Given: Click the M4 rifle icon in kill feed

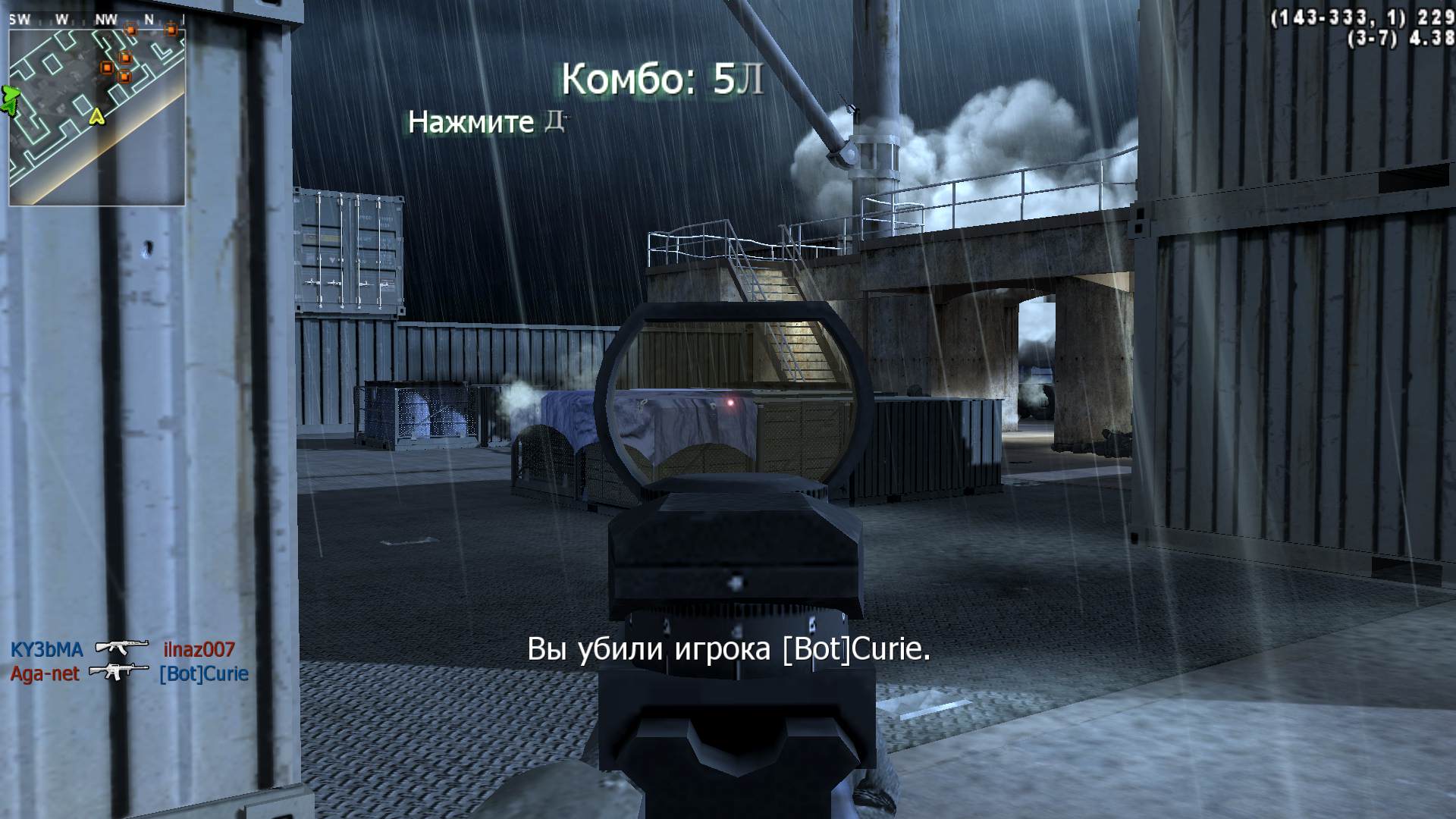Looking at the screenshot, I should 120,671.
